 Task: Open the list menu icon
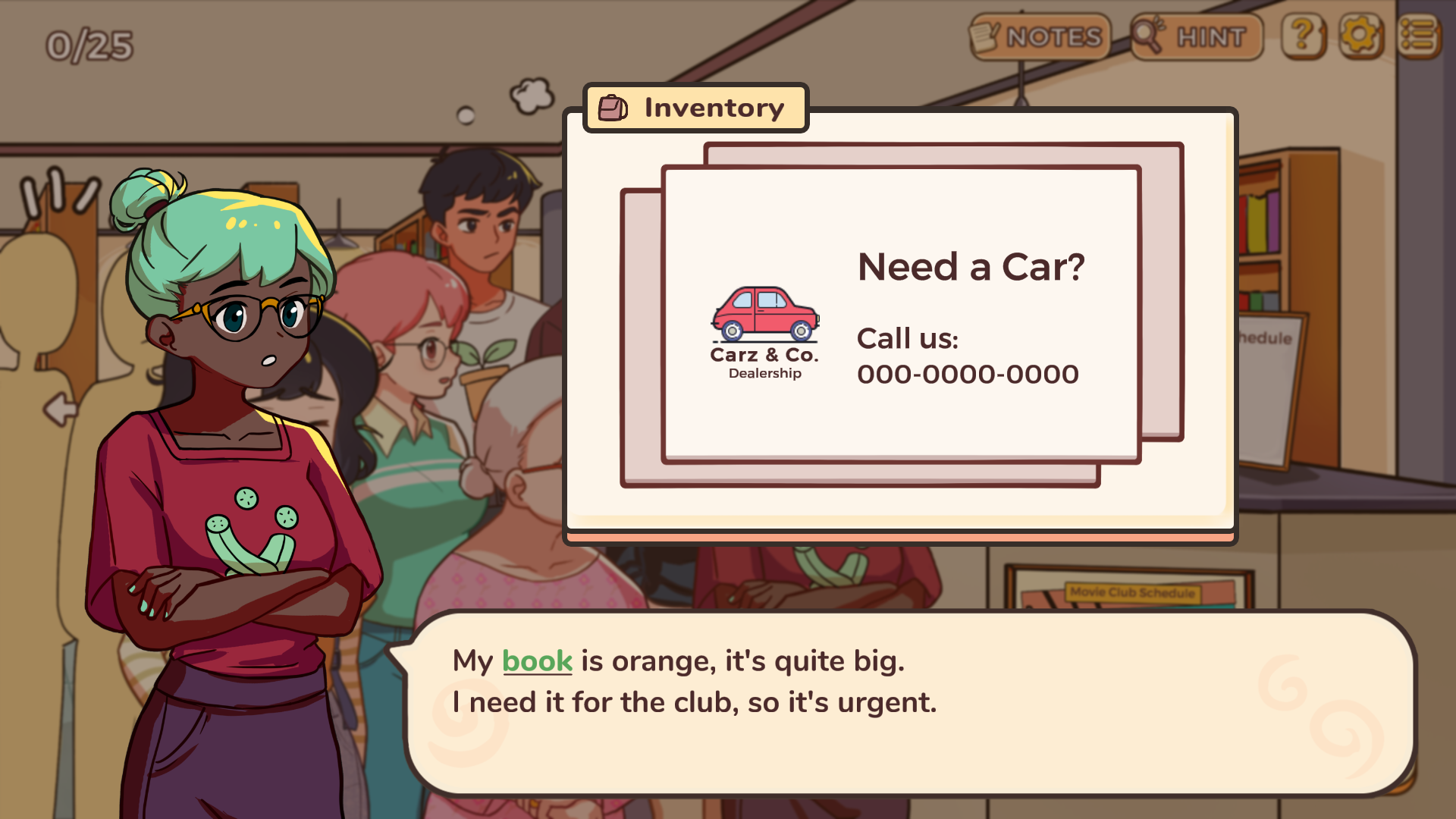pyautogui.click(x=1418, y=36)
